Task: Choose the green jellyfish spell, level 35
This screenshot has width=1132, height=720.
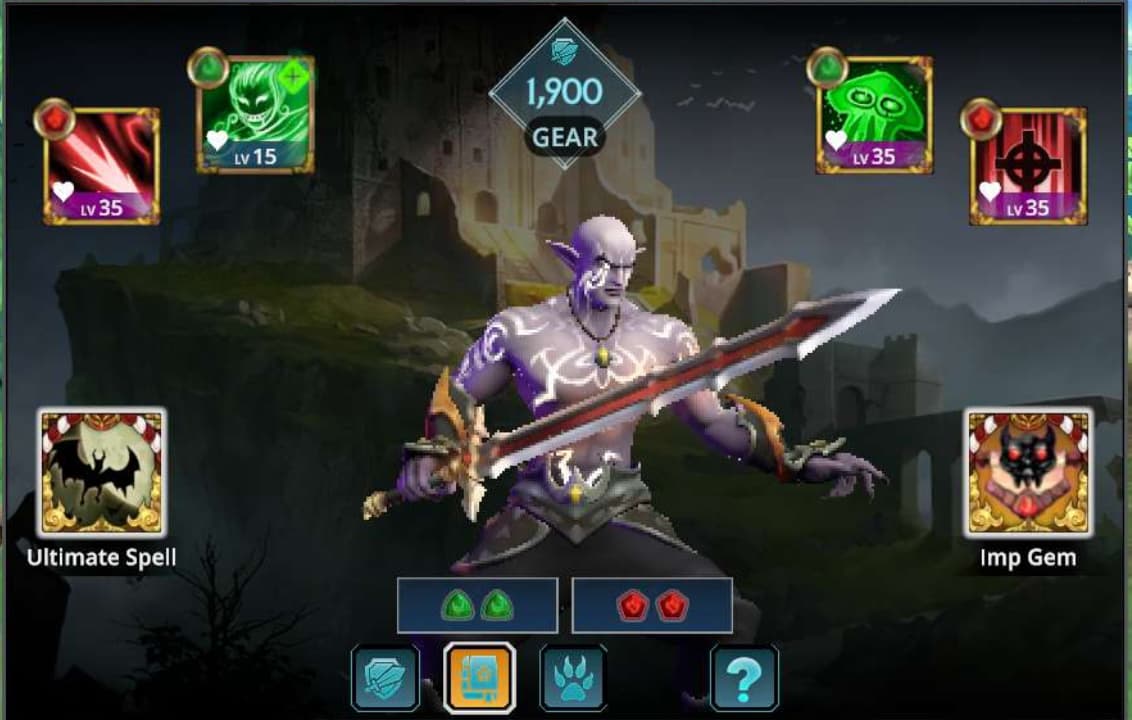Action: coord(875,115)
